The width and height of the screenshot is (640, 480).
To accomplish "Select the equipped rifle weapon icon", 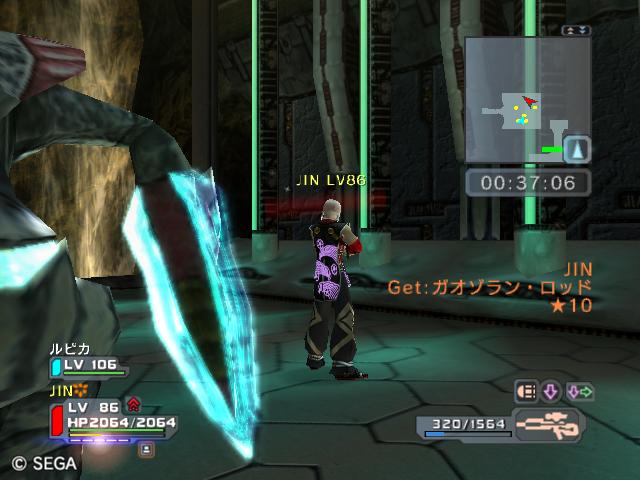I will click(548, 424).
